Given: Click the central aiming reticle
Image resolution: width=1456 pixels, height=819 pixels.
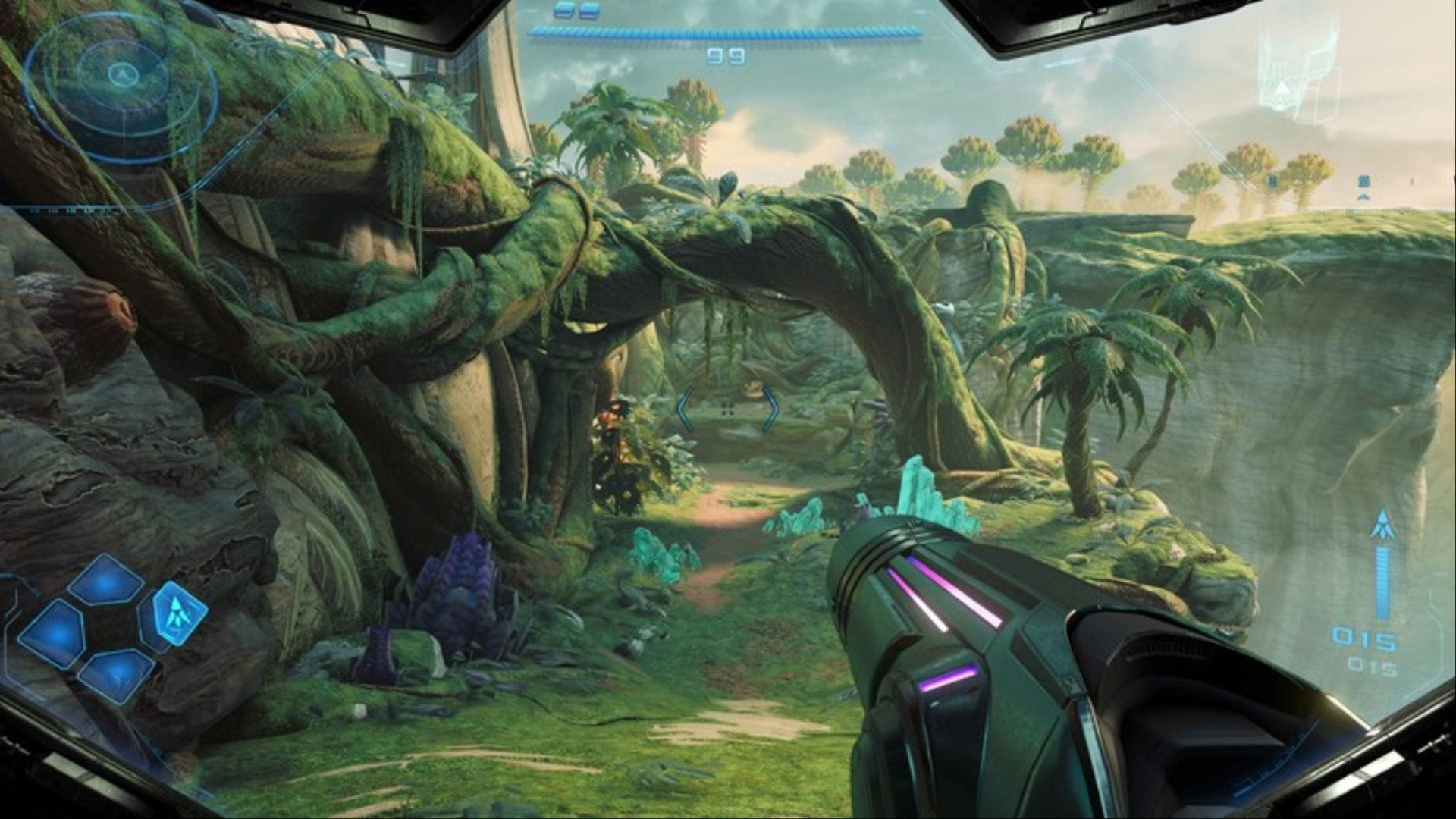Looking at the screenshot, I should (x=728, y=409).
